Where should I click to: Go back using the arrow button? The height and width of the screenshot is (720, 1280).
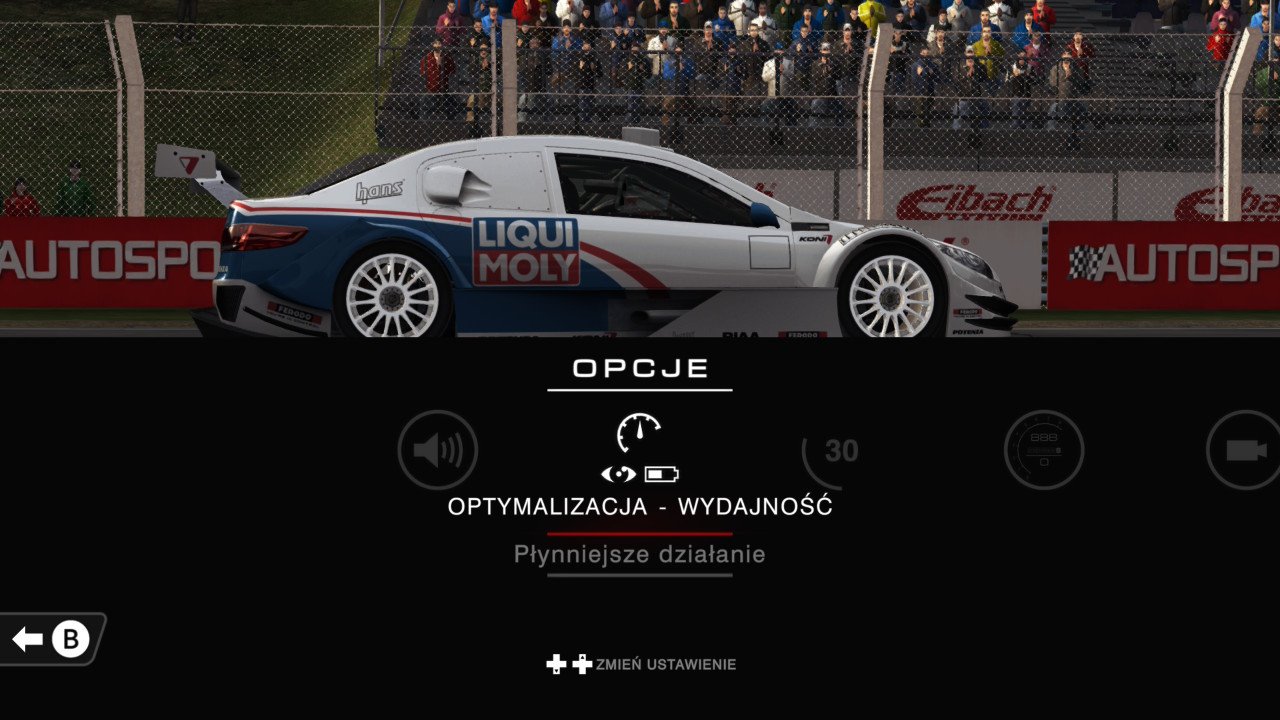tap(52, 639)
